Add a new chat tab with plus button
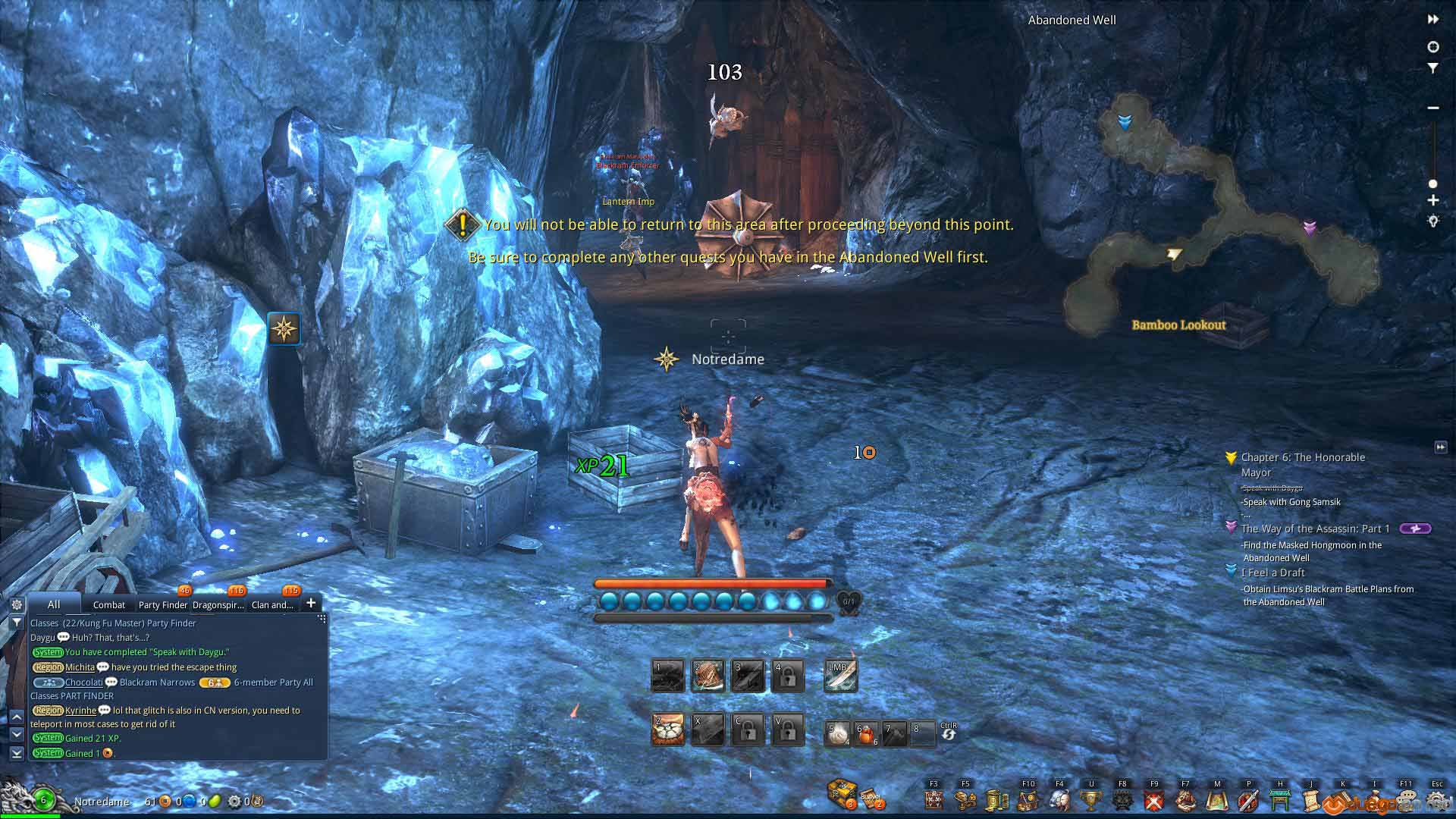The height and width of the screenshot is (819, 1456). 311,604
